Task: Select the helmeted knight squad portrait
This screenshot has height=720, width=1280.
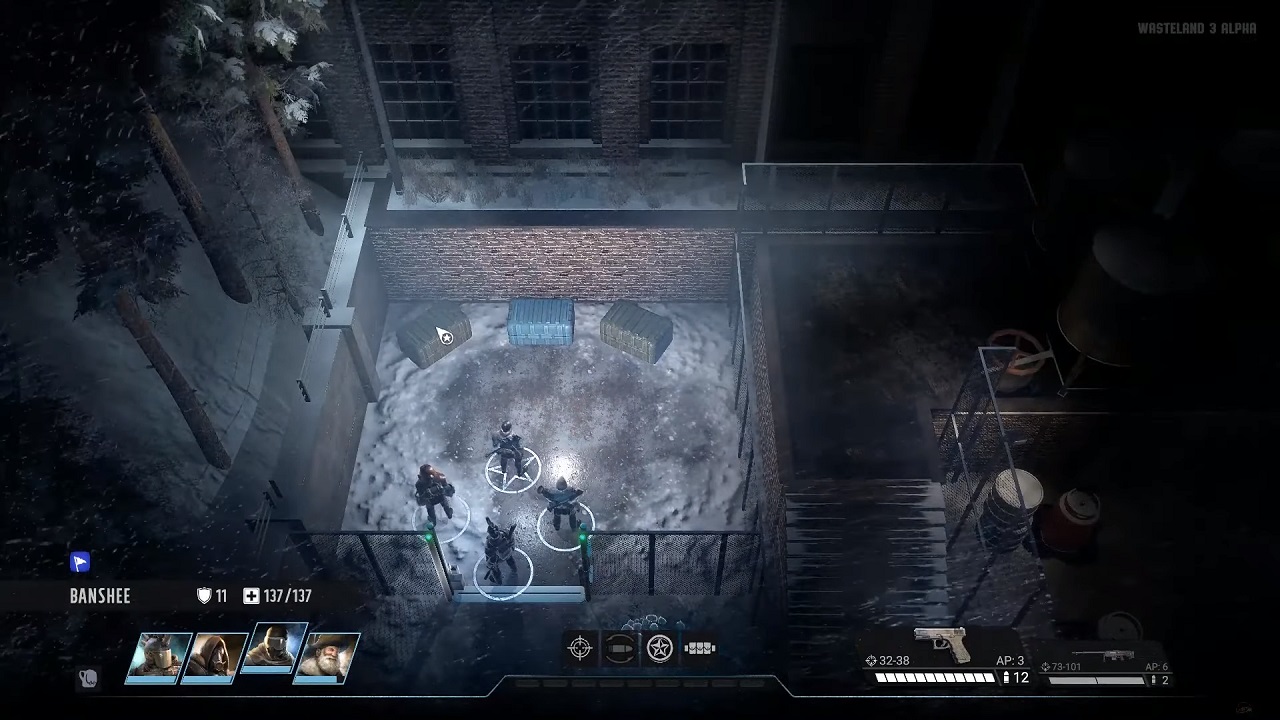Action: (158, 658)
